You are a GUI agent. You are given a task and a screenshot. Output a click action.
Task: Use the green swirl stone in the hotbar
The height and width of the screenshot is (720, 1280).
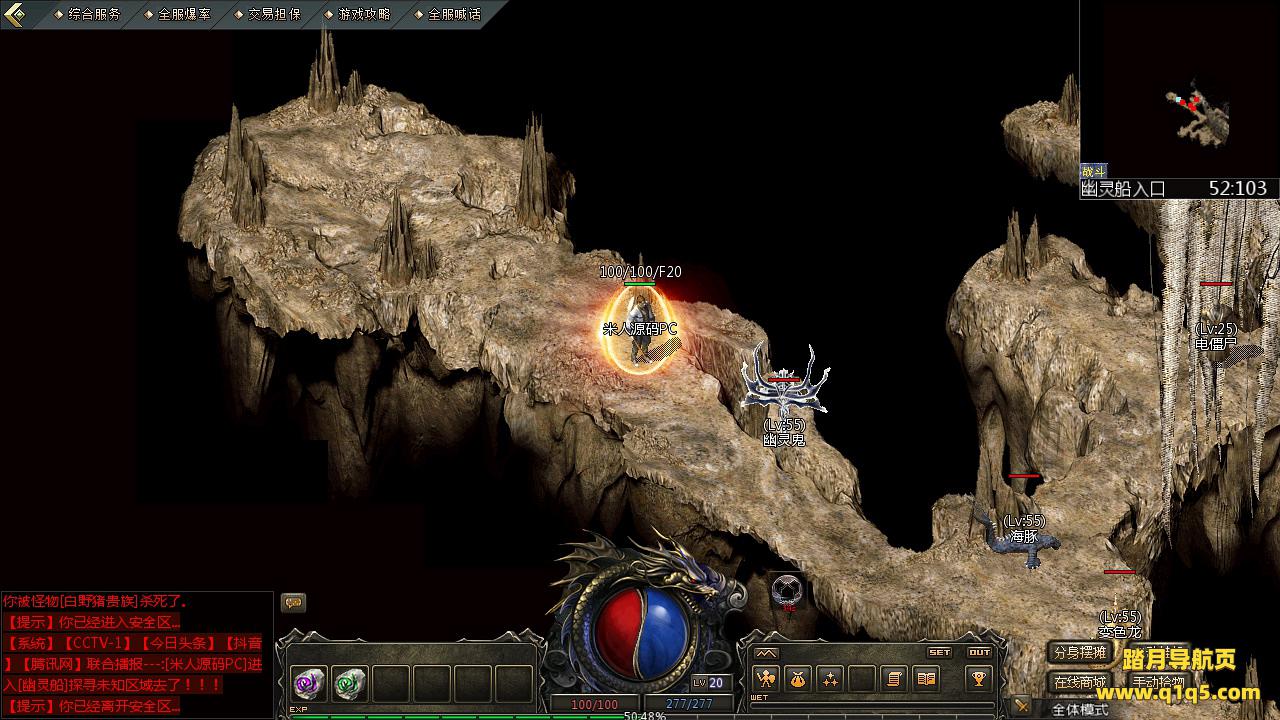pyautogui.click(x=350, y=684)
